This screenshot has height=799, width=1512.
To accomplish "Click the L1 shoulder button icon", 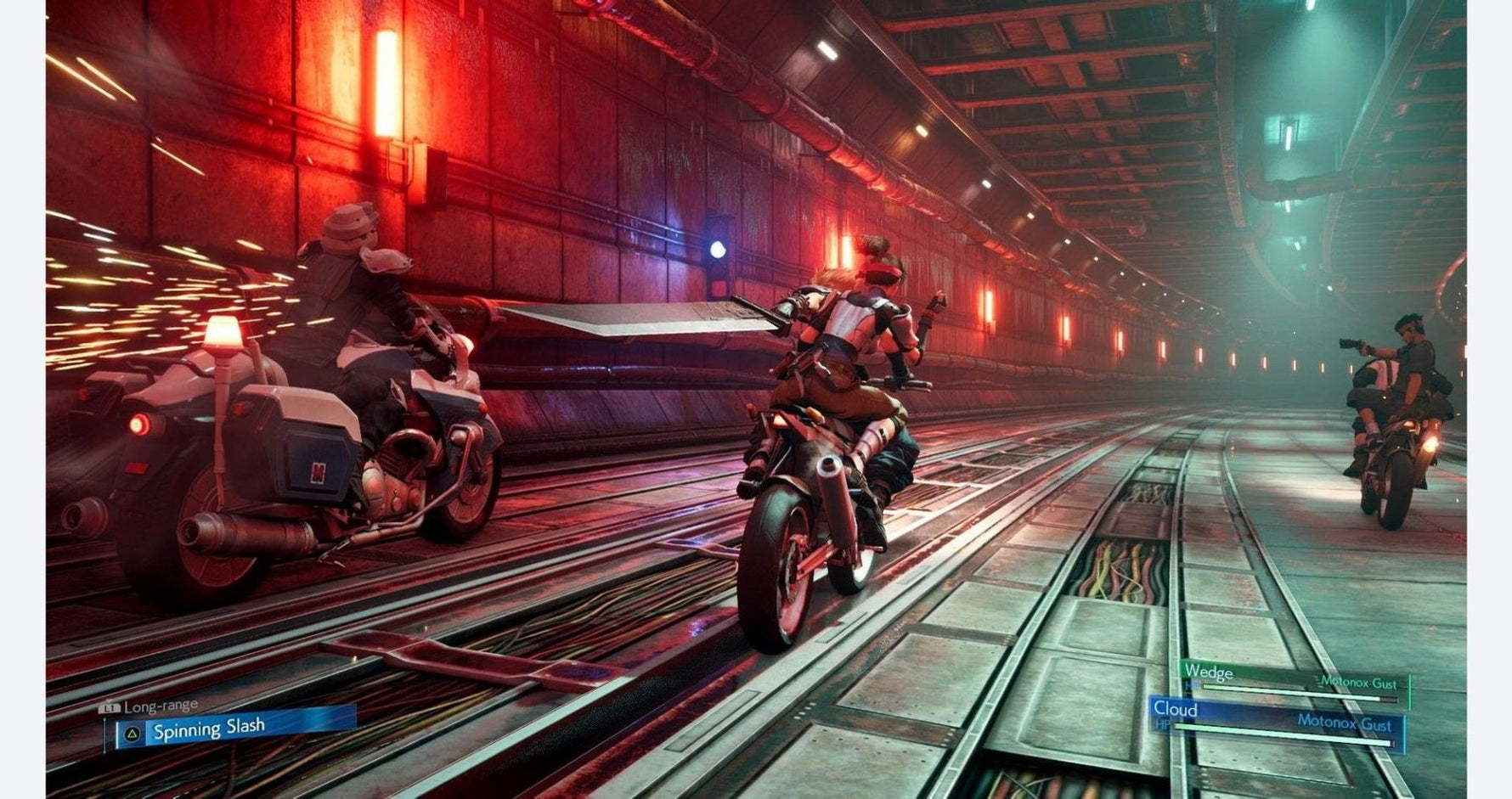I will point(109,706).
